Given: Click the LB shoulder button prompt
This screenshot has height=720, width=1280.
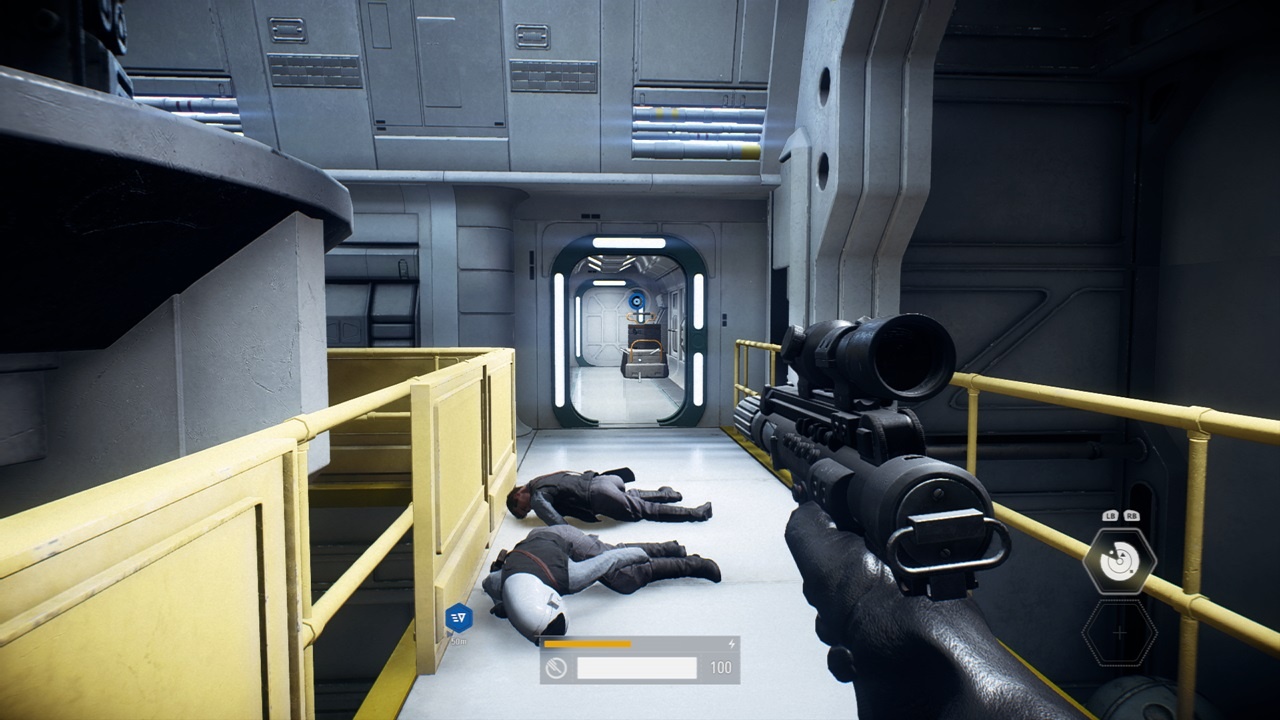Looking at the screenshot, I should coord(1110,516).
